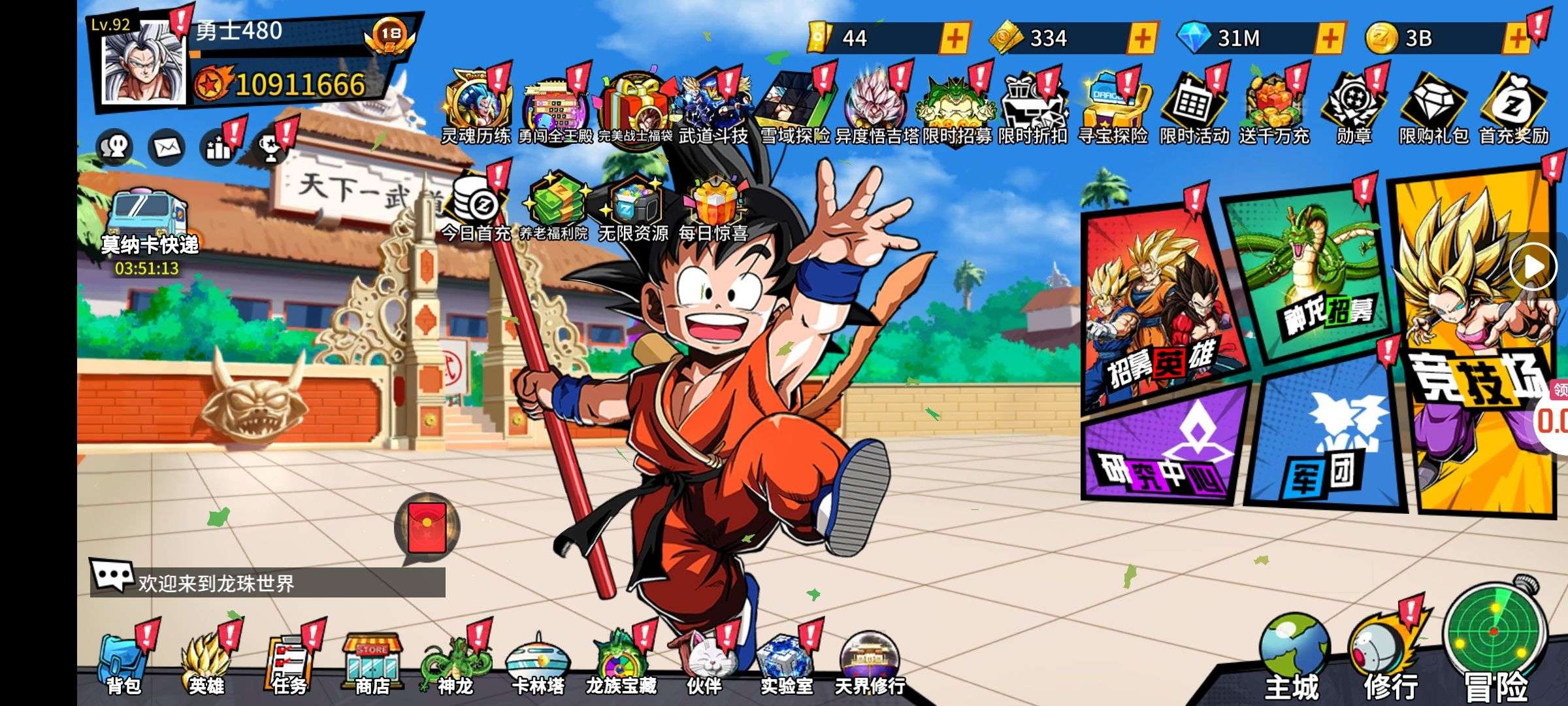Open the chat message bar
Screen dimensions: 1568x706
pyautogui.click(x=268, y=582)
